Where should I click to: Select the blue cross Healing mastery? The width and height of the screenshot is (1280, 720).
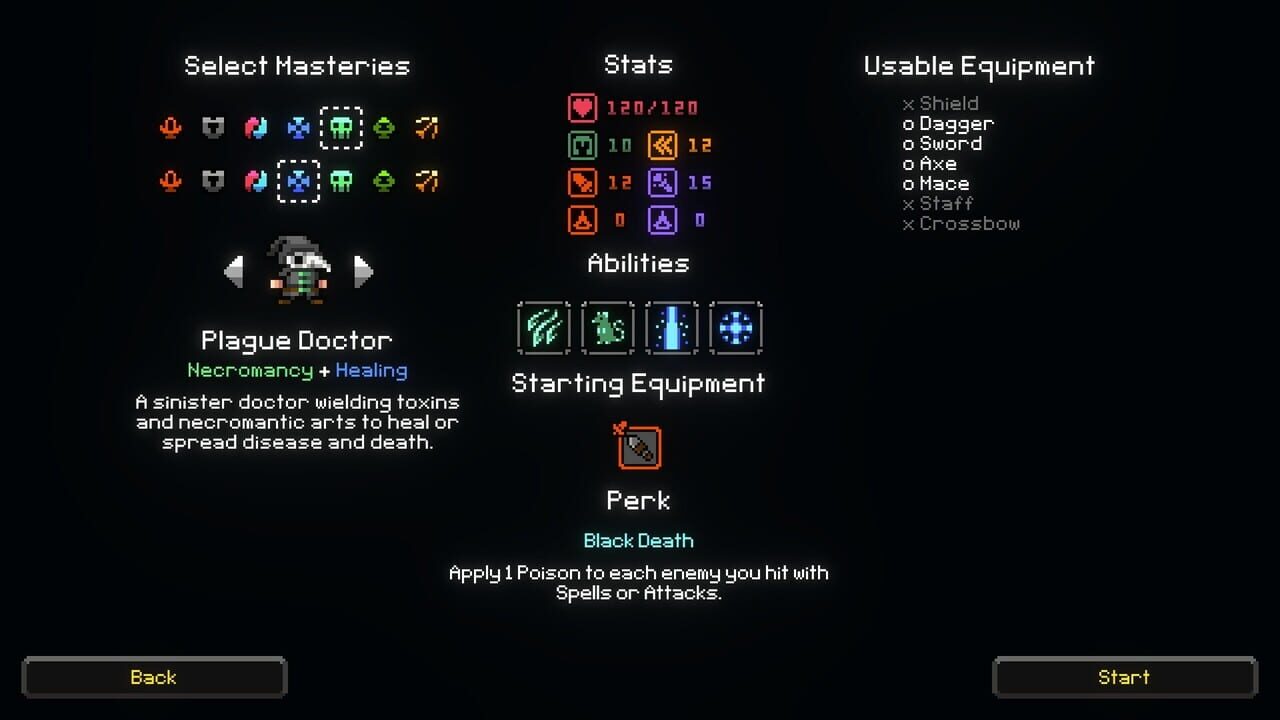[x=299, y=181]
